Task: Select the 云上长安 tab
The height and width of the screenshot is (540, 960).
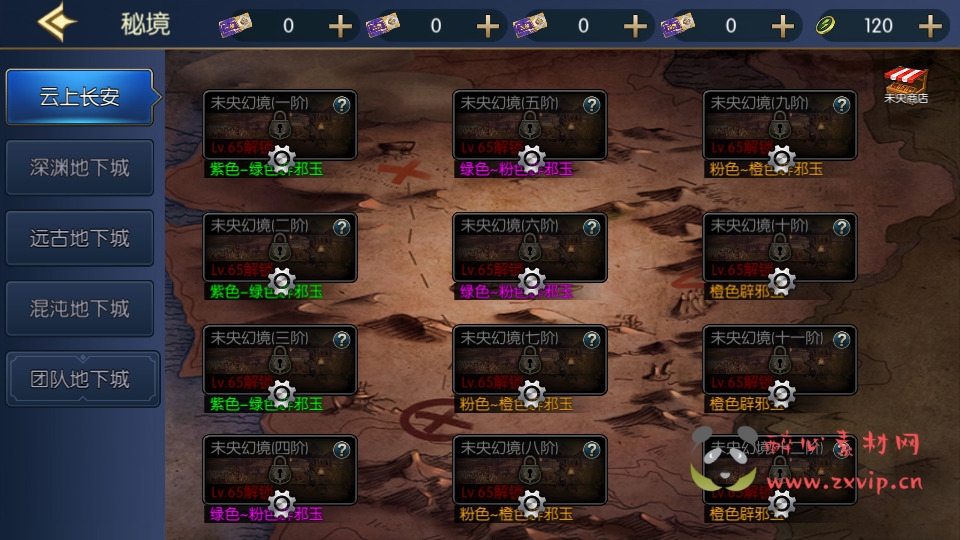Action: tap(80, 97)
